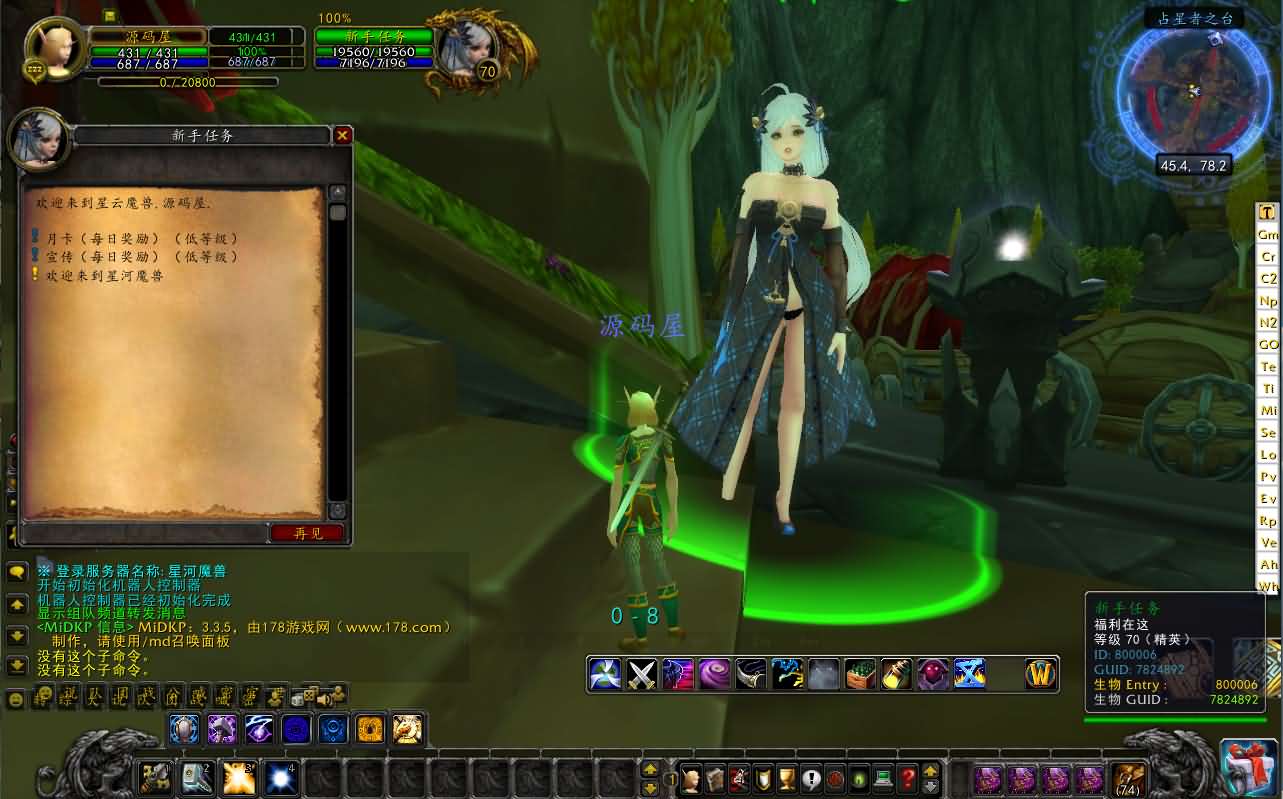The height and width of the screenshot is (799, 1283).
Task: Open the achievements trophy cup menu
Action: click(x=785, y=777)
